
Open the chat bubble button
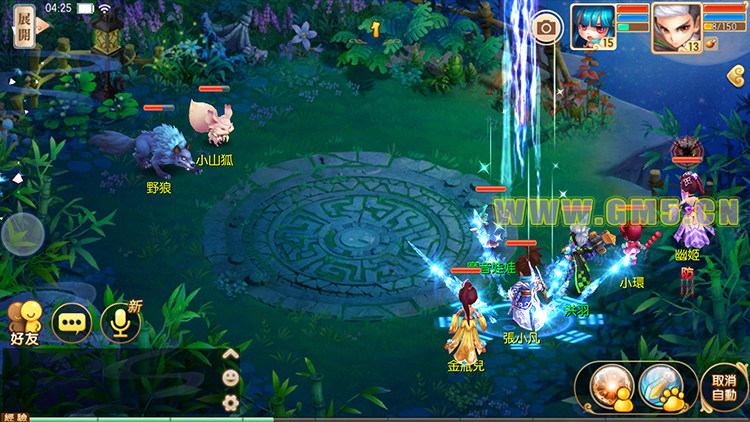tap(72, 322)
